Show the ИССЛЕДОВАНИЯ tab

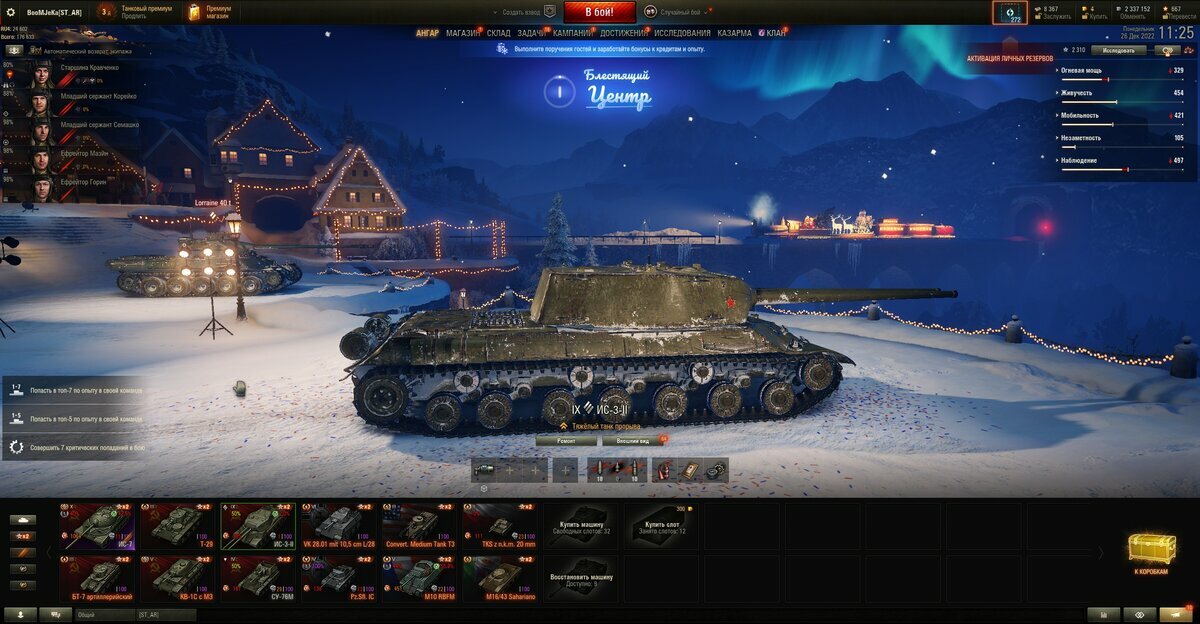coord(682,33)
